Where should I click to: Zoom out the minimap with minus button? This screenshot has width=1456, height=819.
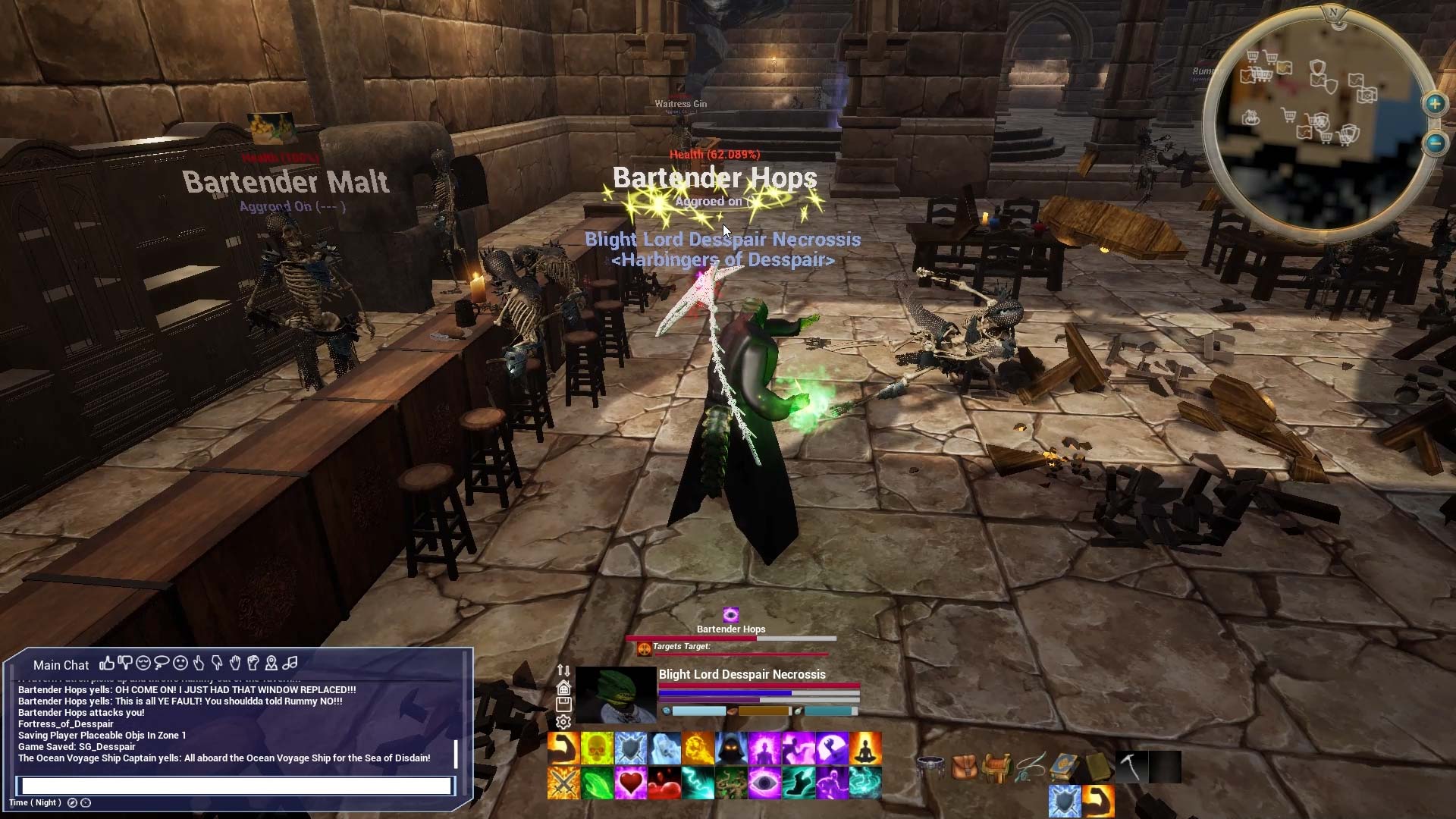[1435, 143]
